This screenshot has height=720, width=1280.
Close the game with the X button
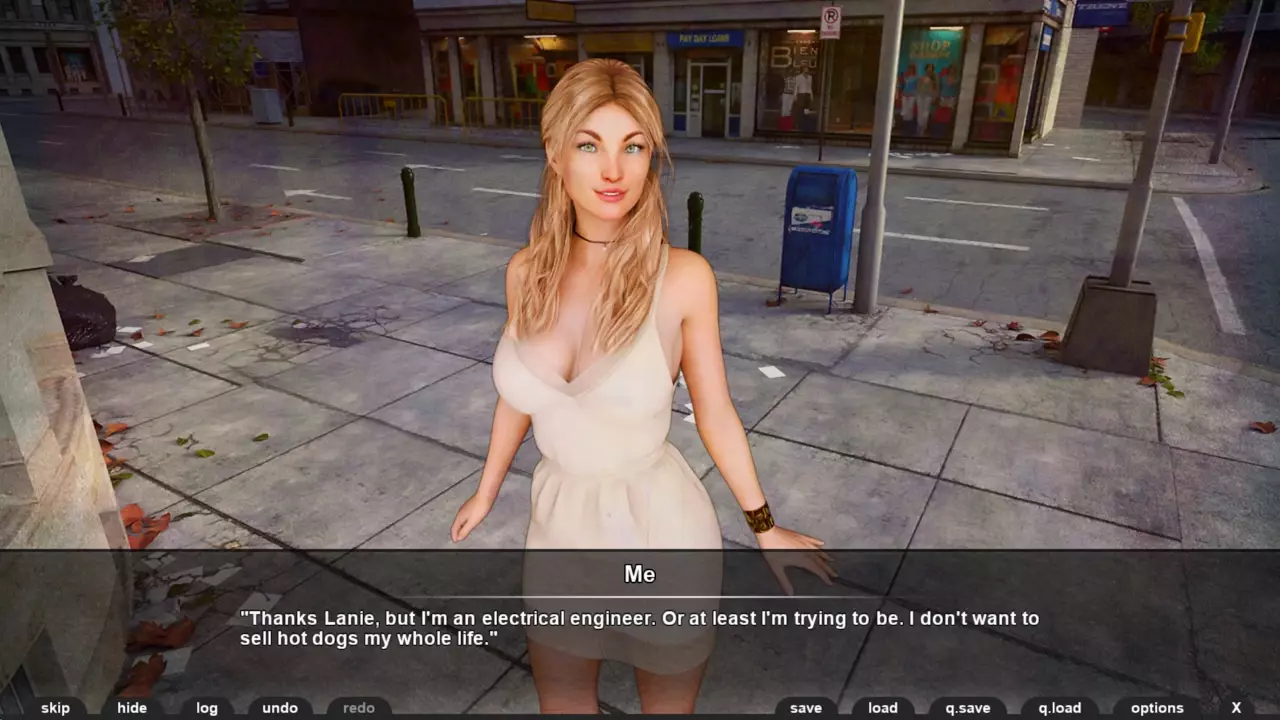(x=1236, y=708)
